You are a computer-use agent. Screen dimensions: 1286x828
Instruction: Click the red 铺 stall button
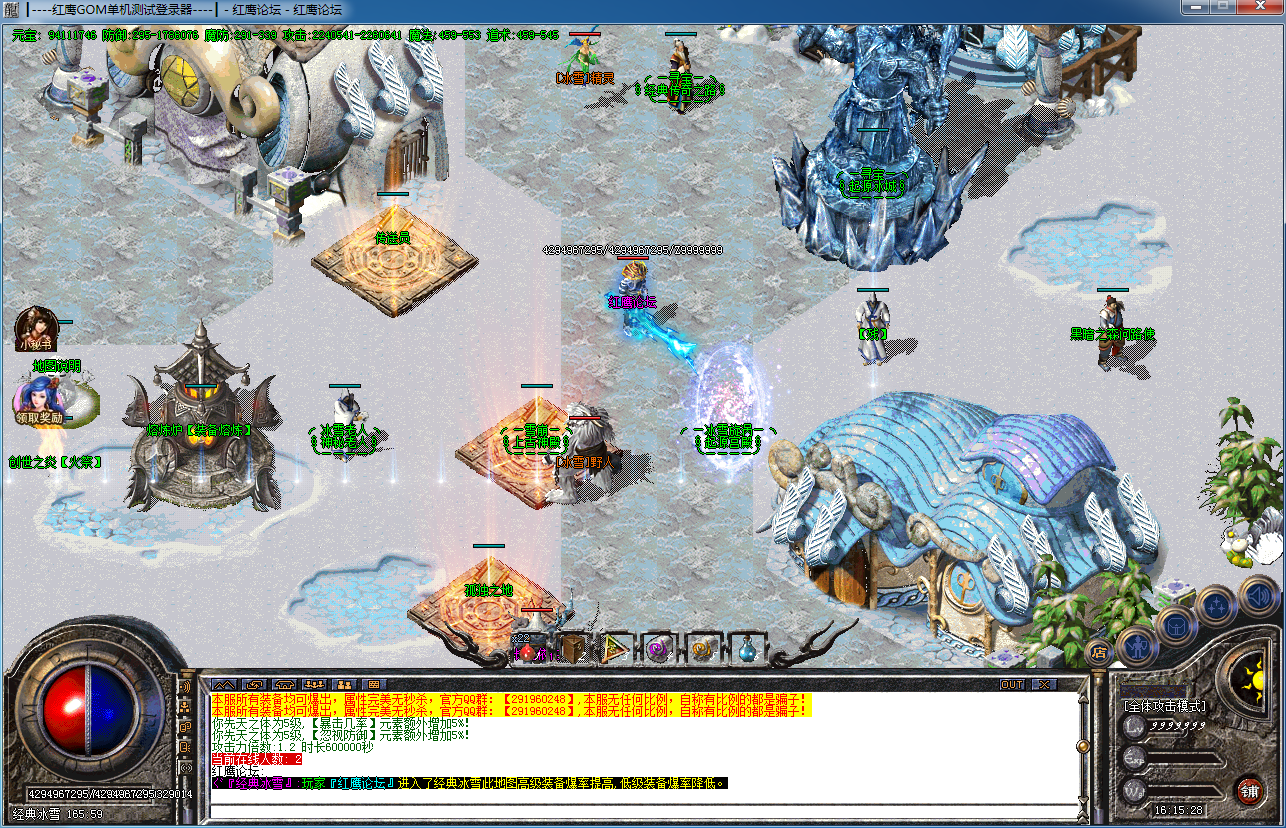1249,790
